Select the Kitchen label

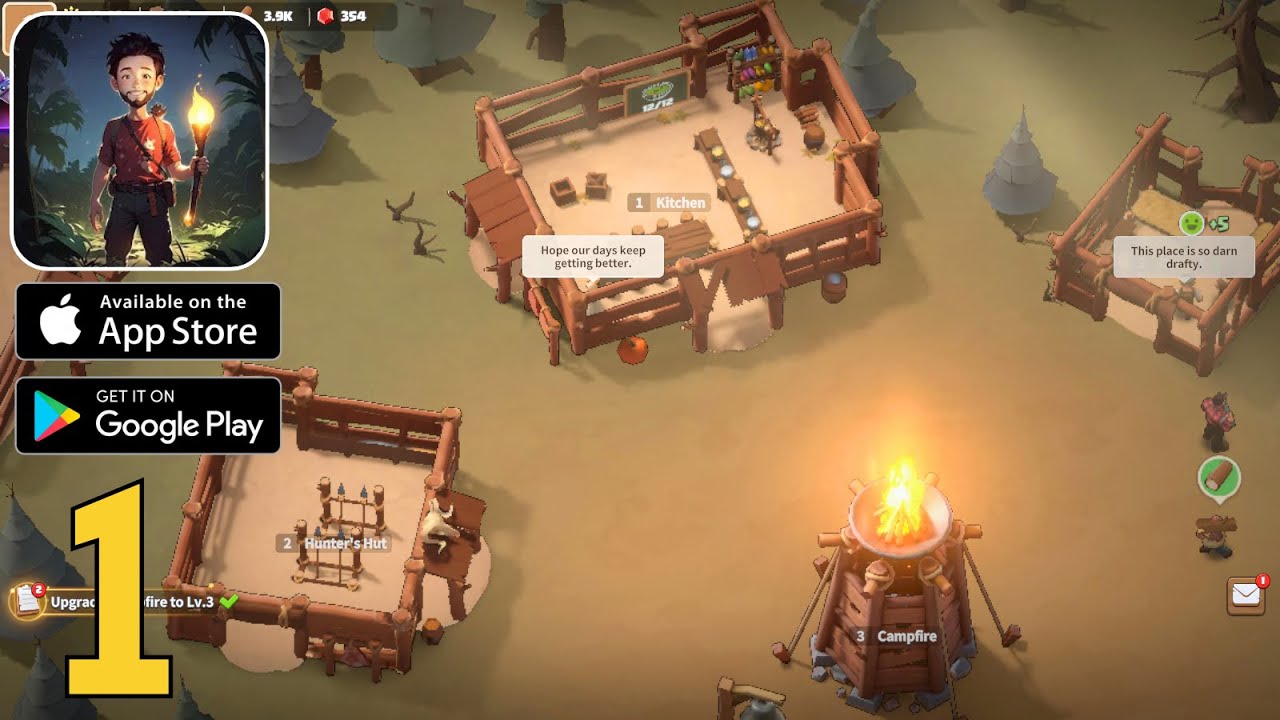coord(668,202)
